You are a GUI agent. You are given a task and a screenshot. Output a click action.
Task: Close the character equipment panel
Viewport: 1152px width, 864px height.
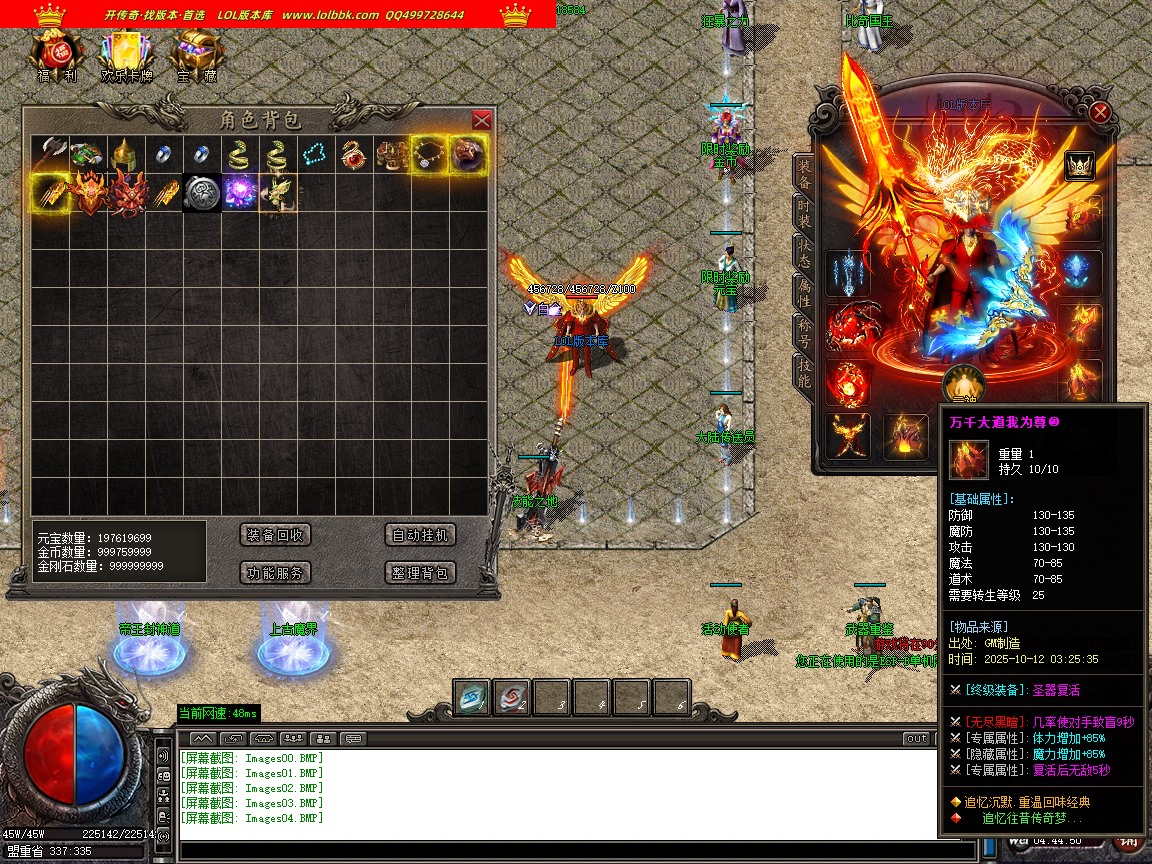tap(1100, 112)
